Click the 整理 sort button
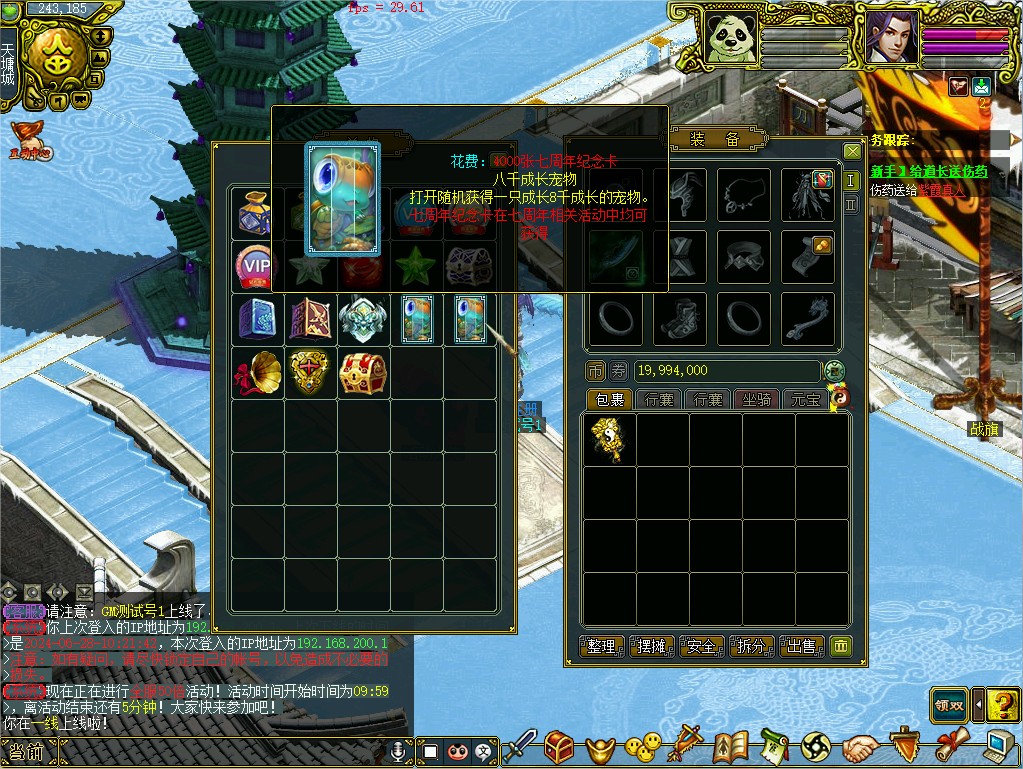The height and width of the screenshot is (769, 1023). [602, 647]
